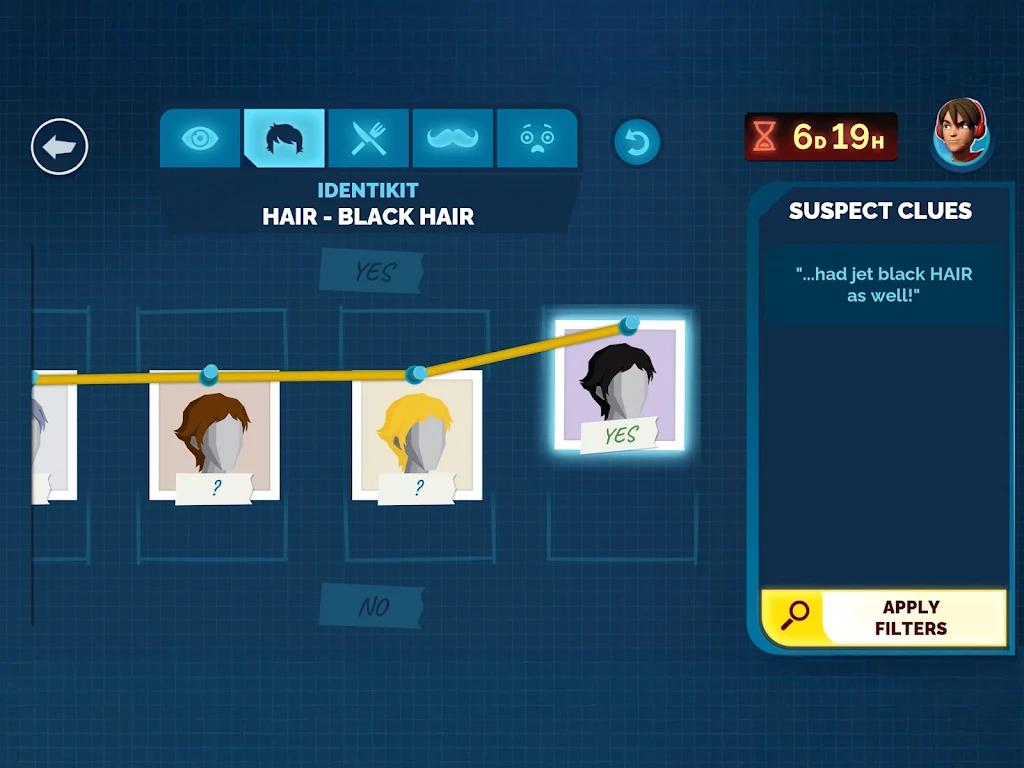Switch to the eye identikit tab

coord(201,138)
